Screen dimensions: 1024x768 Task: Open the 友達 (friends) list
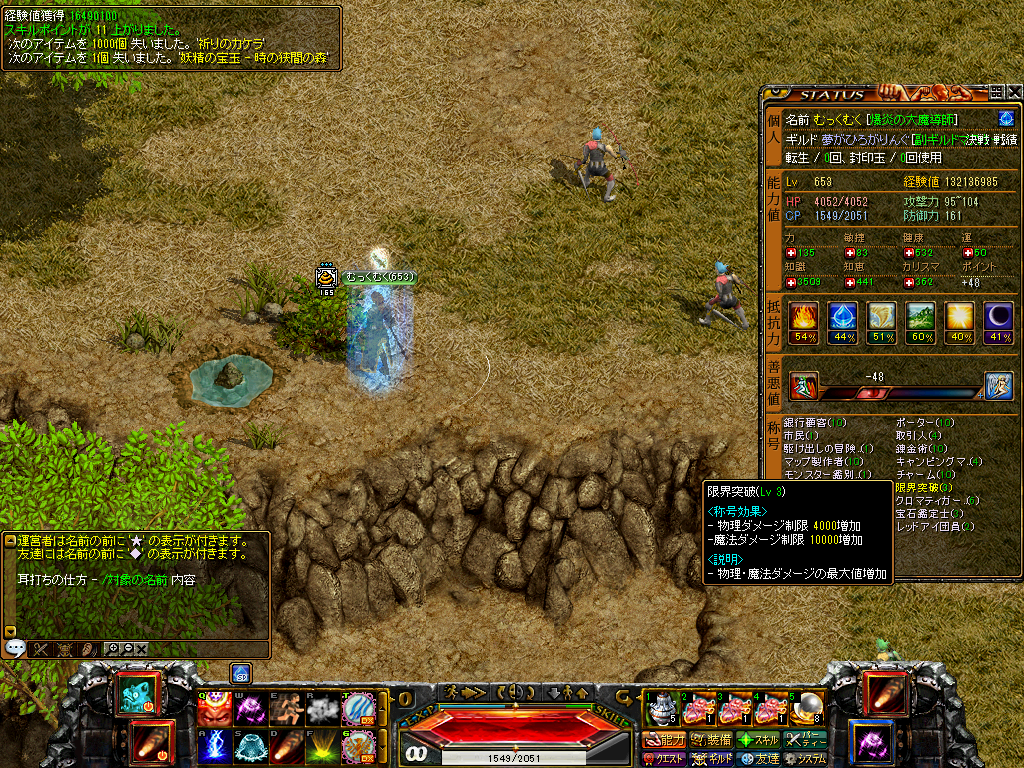tap(758, 759)
